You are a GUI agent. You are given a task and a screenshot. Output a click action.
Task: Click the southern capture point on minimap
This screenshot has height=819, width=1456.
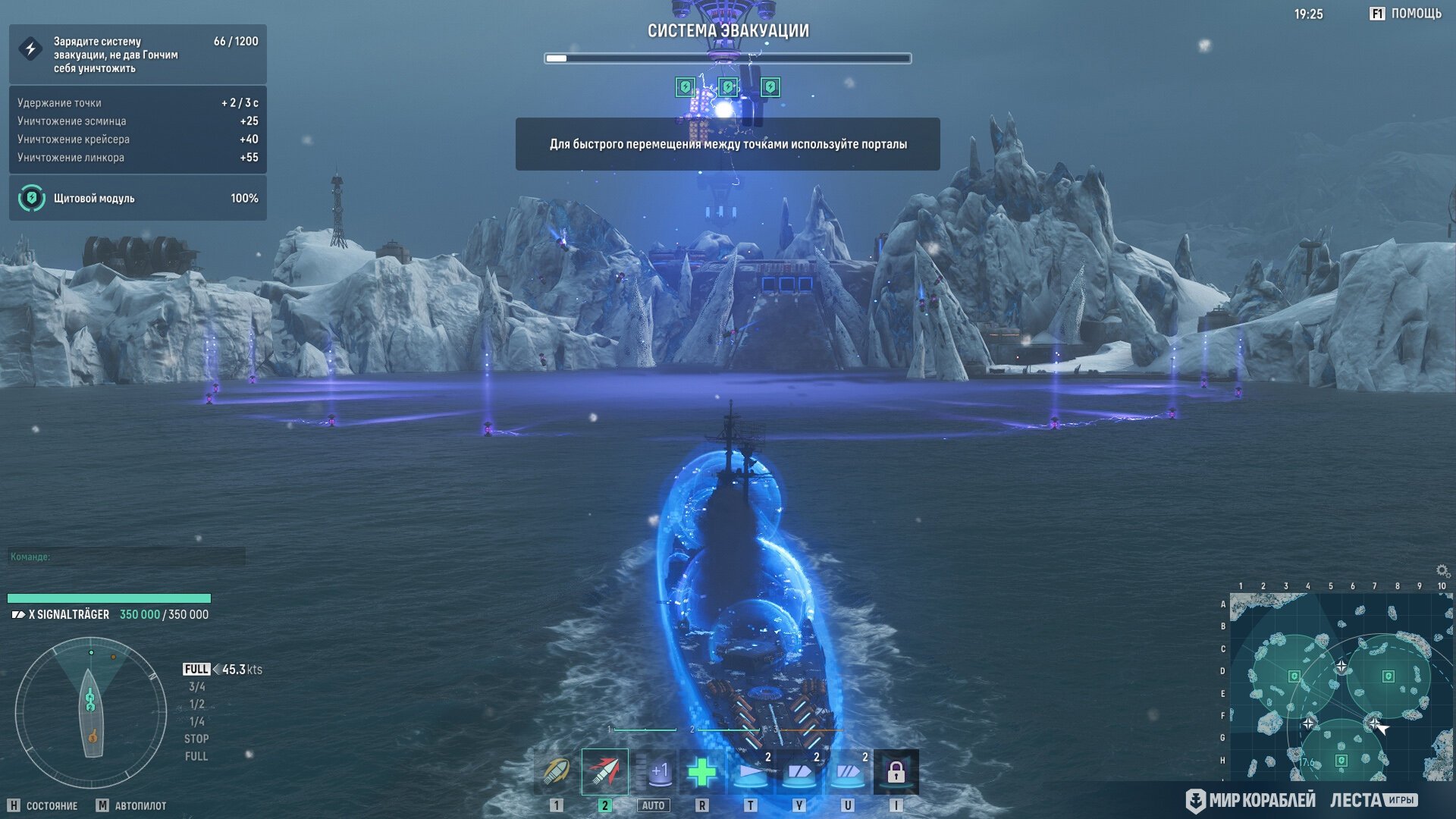tap(1341, 760)
